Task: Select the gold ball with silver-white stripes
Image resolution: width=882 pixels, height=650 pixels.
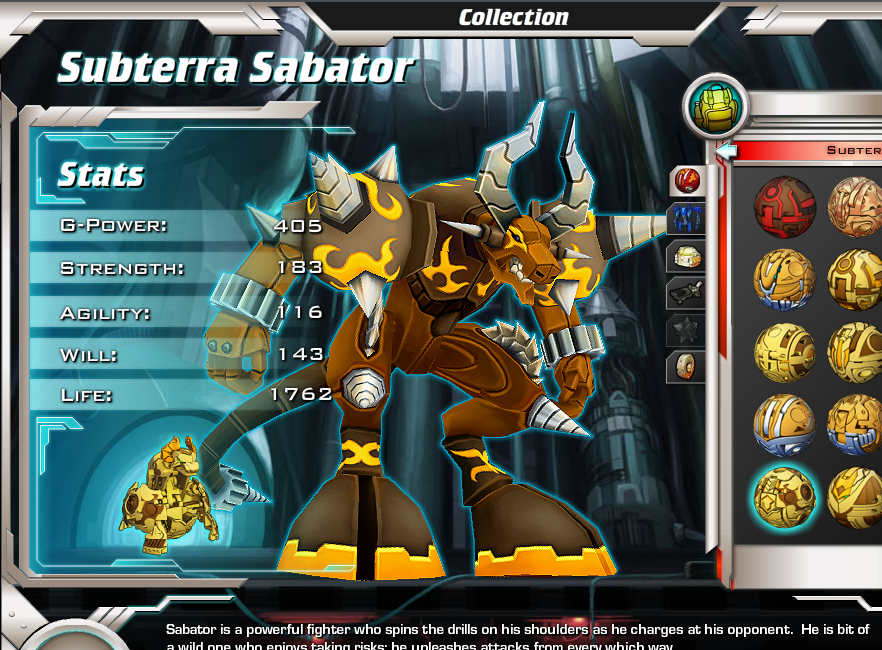Action: point(784,424)
